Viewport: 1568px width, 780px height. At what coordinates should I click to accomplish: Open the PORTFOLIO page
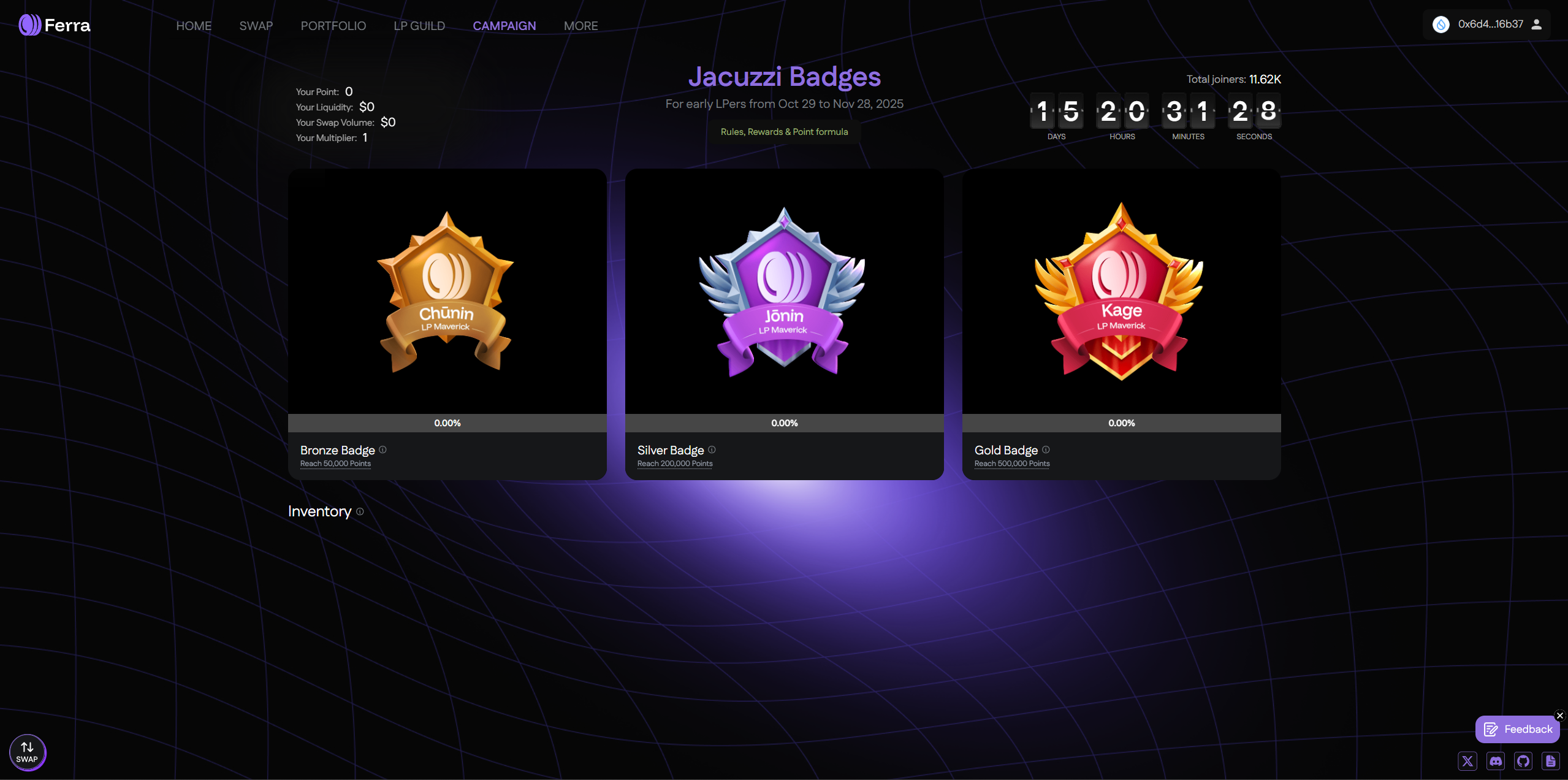333,26
